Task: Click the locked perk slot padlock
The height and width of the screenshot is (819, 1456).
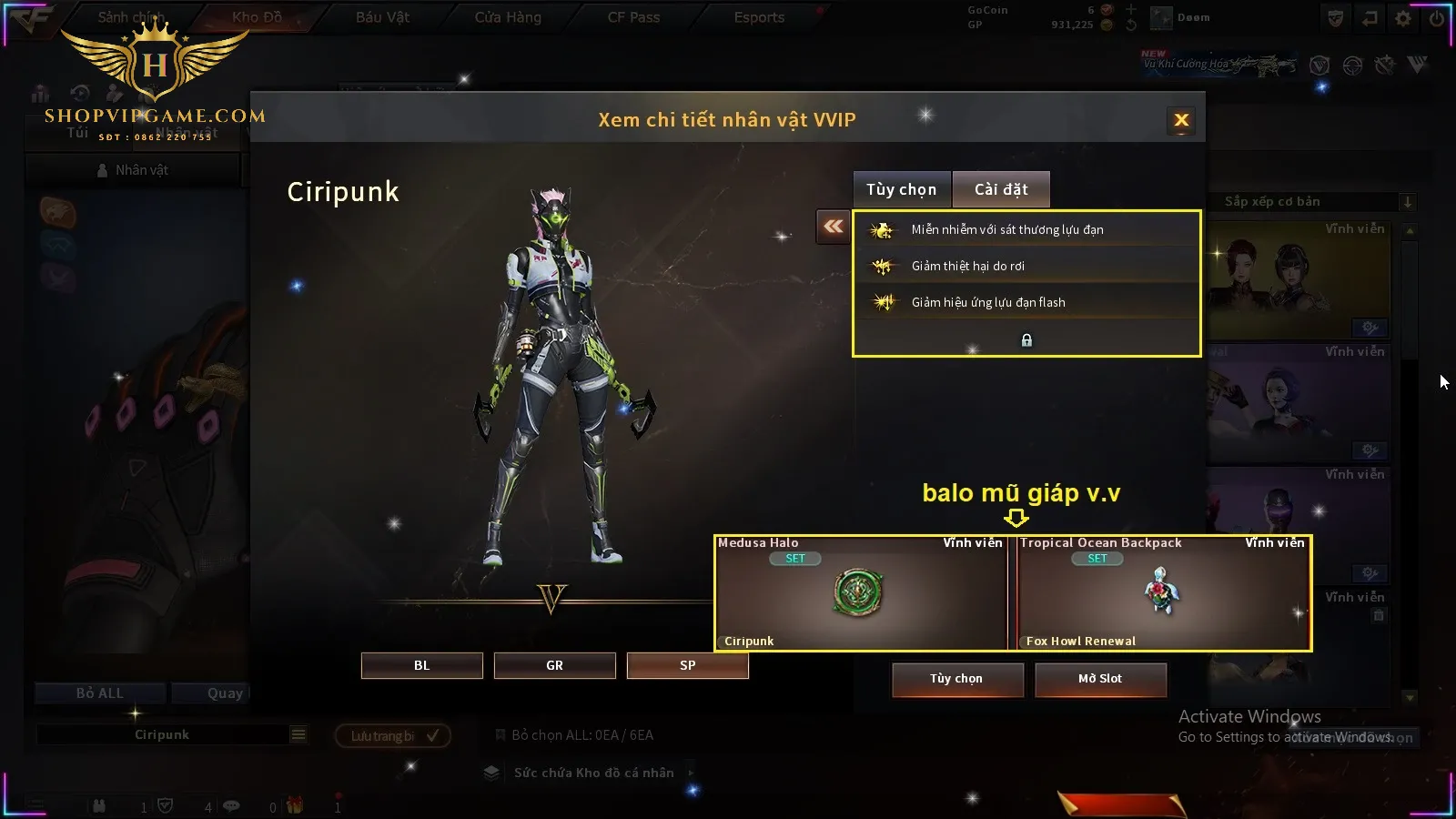Action: (1026, 340)
